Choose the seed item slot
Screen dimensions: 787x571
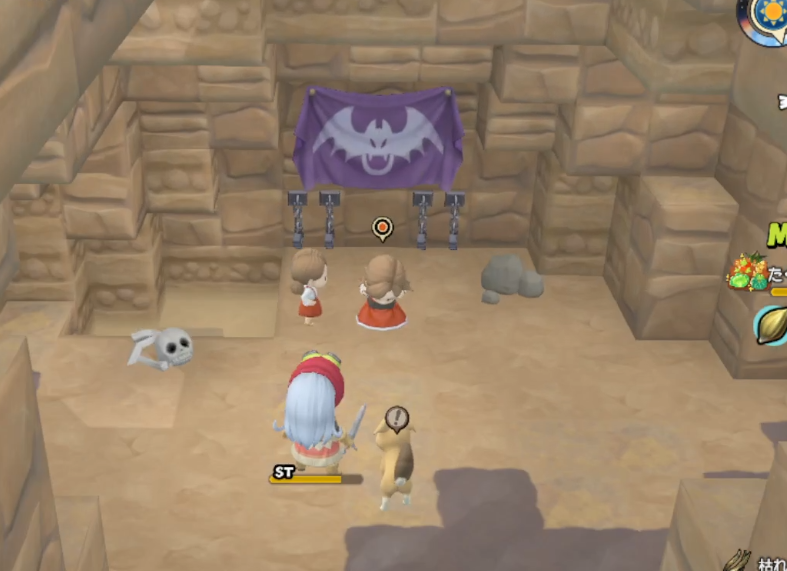coord(772,326)
